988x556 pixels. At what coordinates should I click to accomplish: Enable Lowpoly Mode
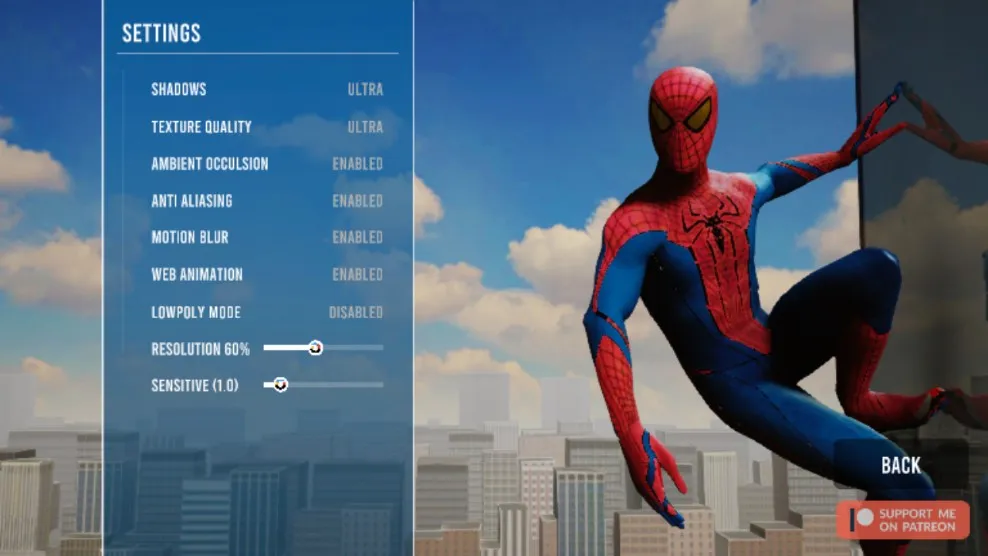click(x=355, y=312)
